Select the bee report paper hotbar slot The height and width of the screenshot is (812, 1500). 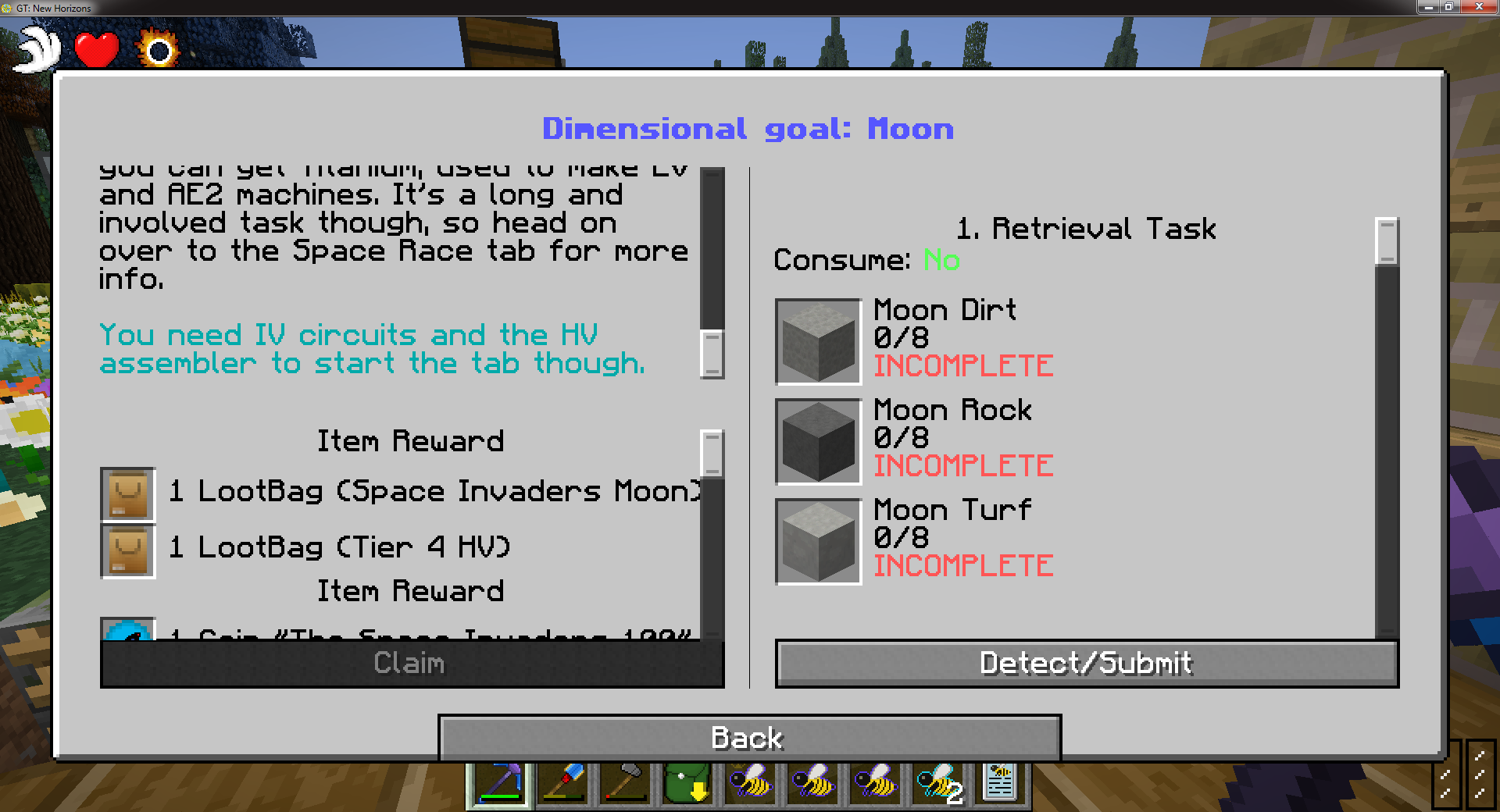1000,782
